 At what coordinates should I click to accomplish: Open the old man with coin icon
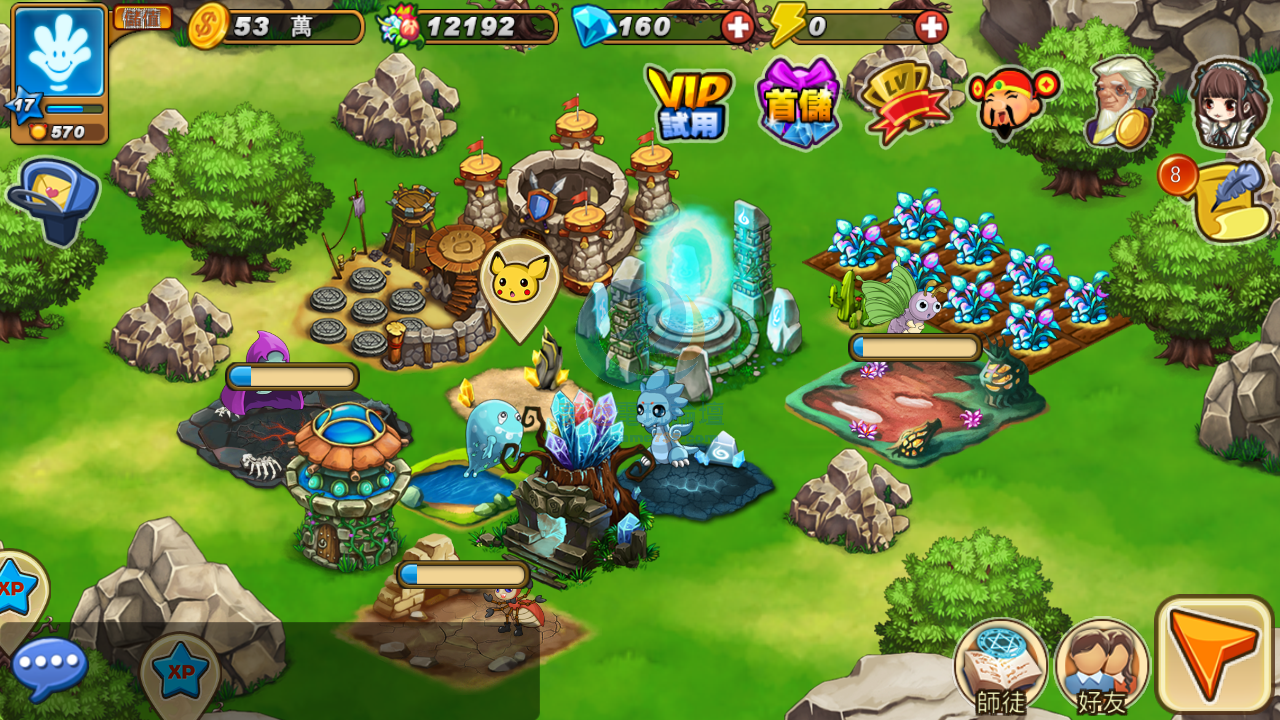[1122, 103]
